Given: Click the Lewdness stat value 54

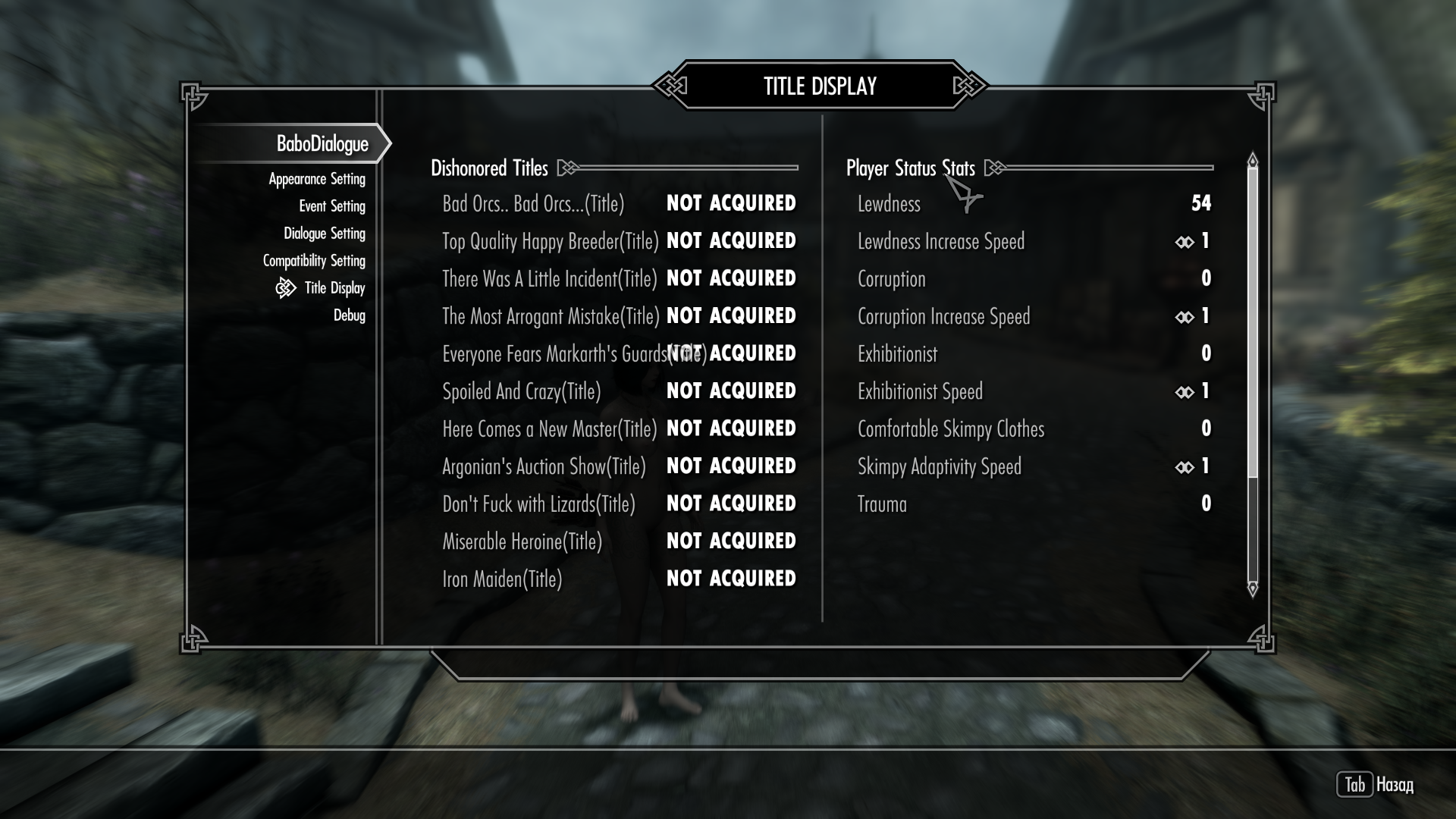Looking at the screenshot, I should pos(1202,204).
